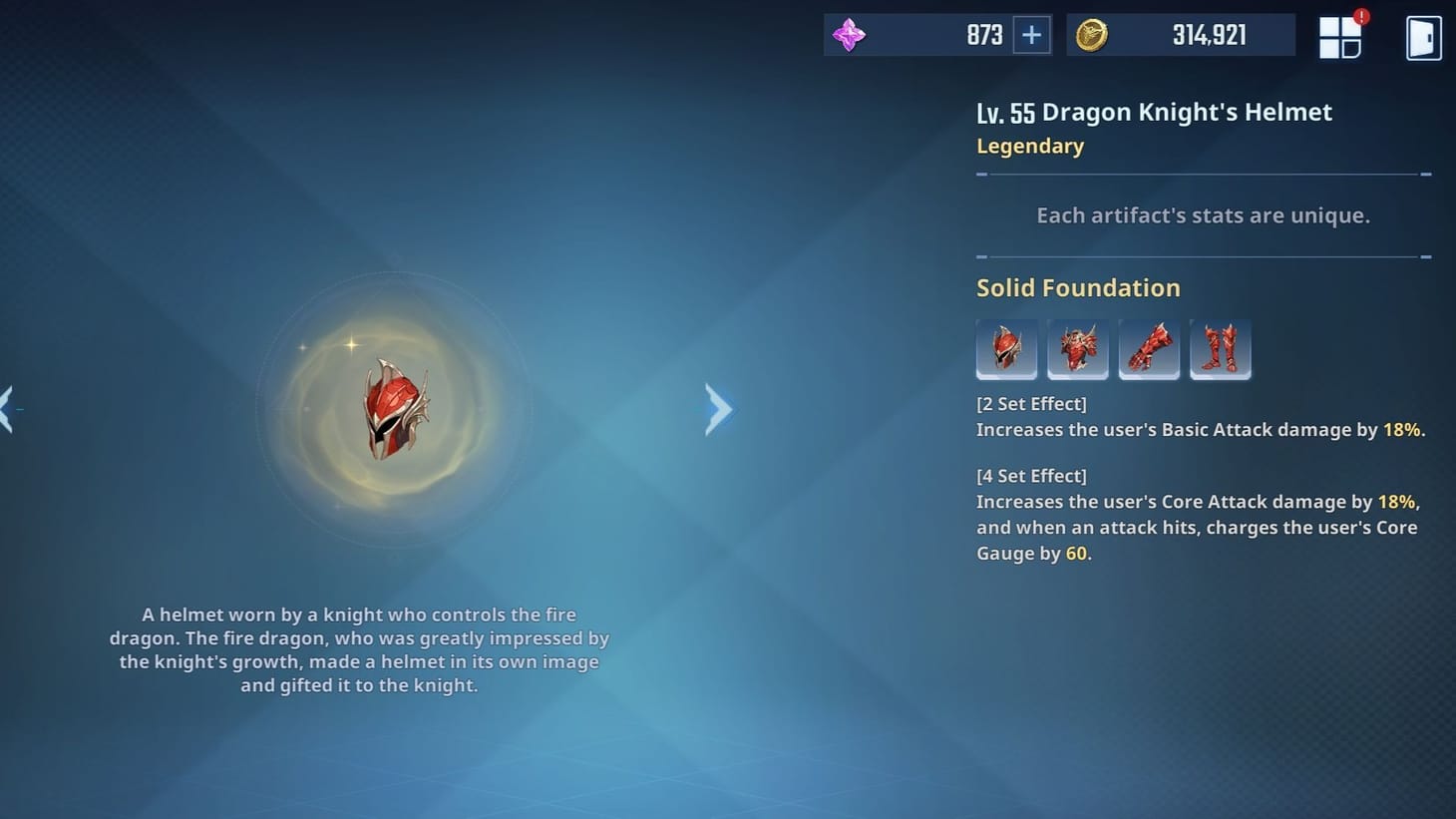Click the exit door icon
Image resolution: width=1456 pixels, height=819 pixels.
coord(1423,38)
